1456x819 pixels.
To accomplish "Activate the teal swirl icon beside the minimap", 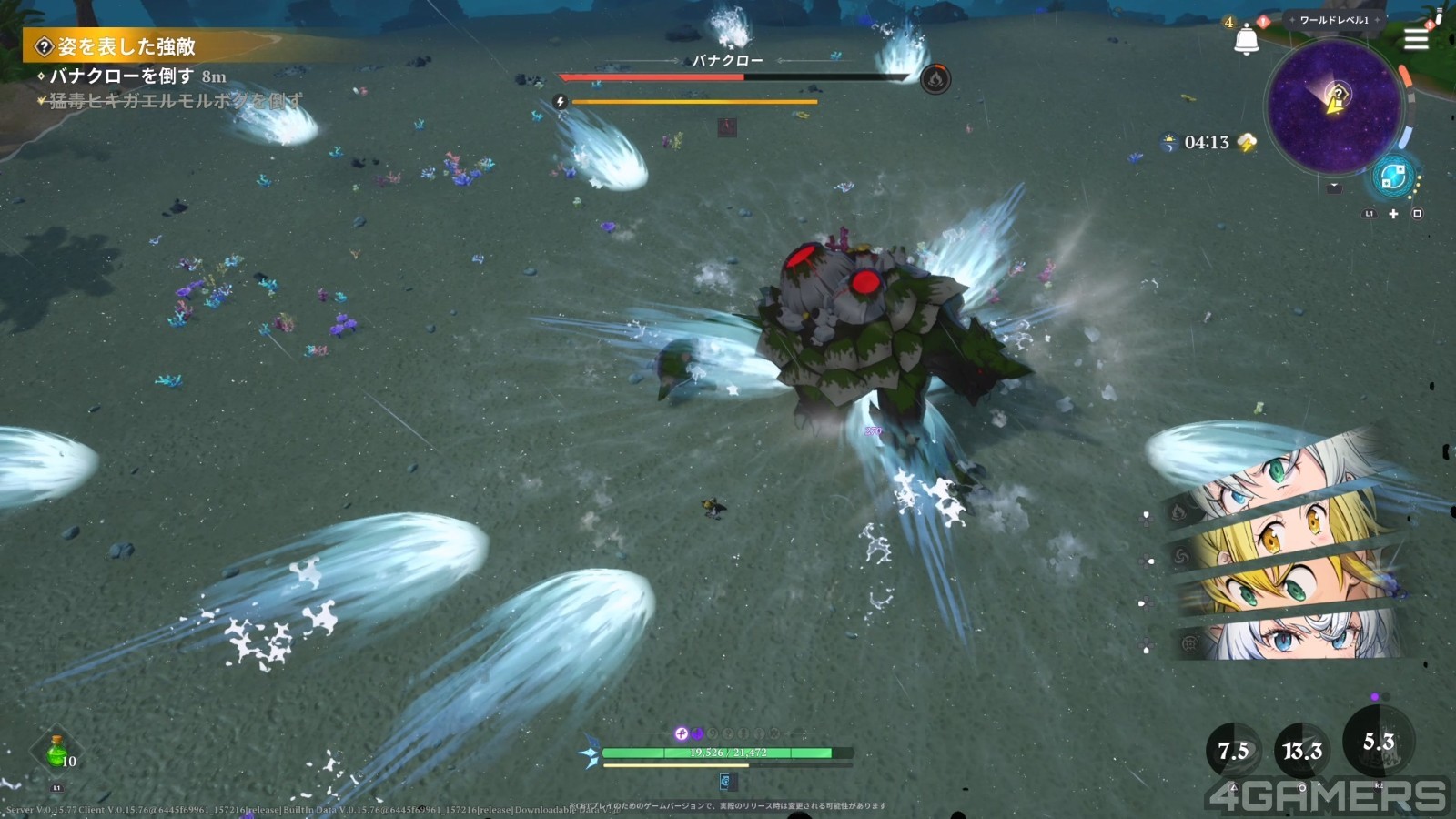I will [1392, 177].
